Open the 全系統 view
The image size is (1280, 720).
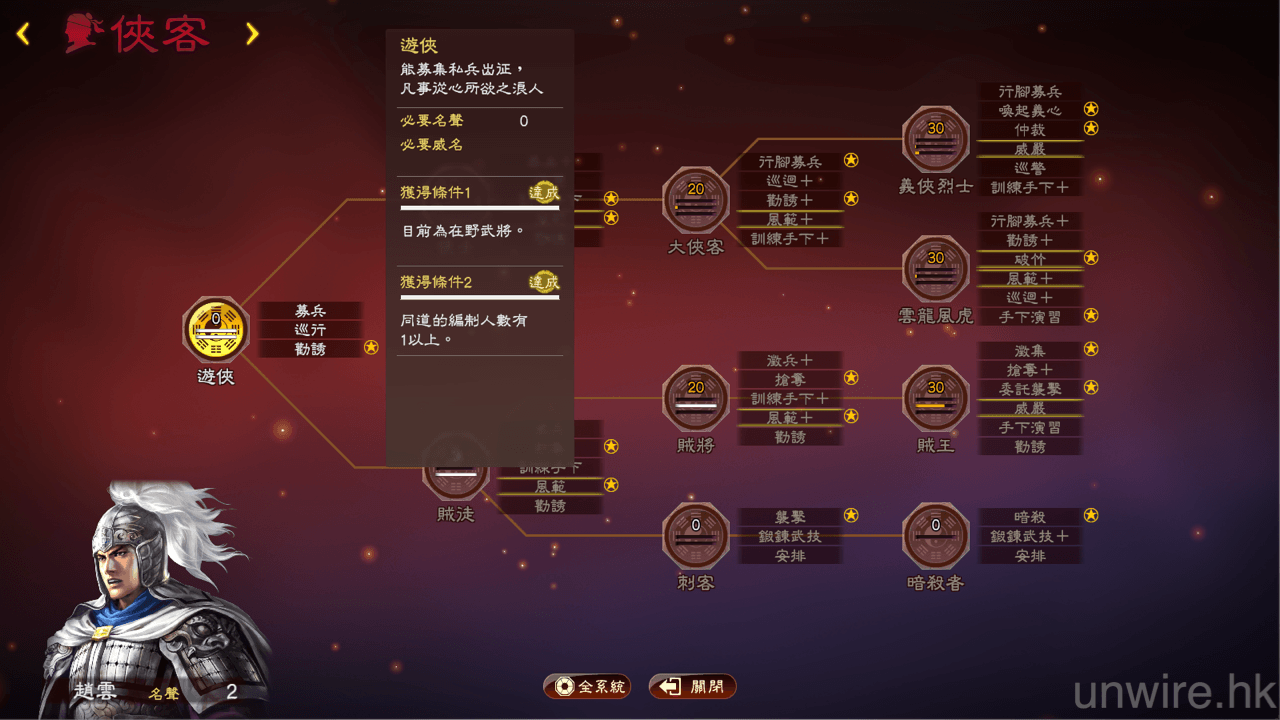587,687
